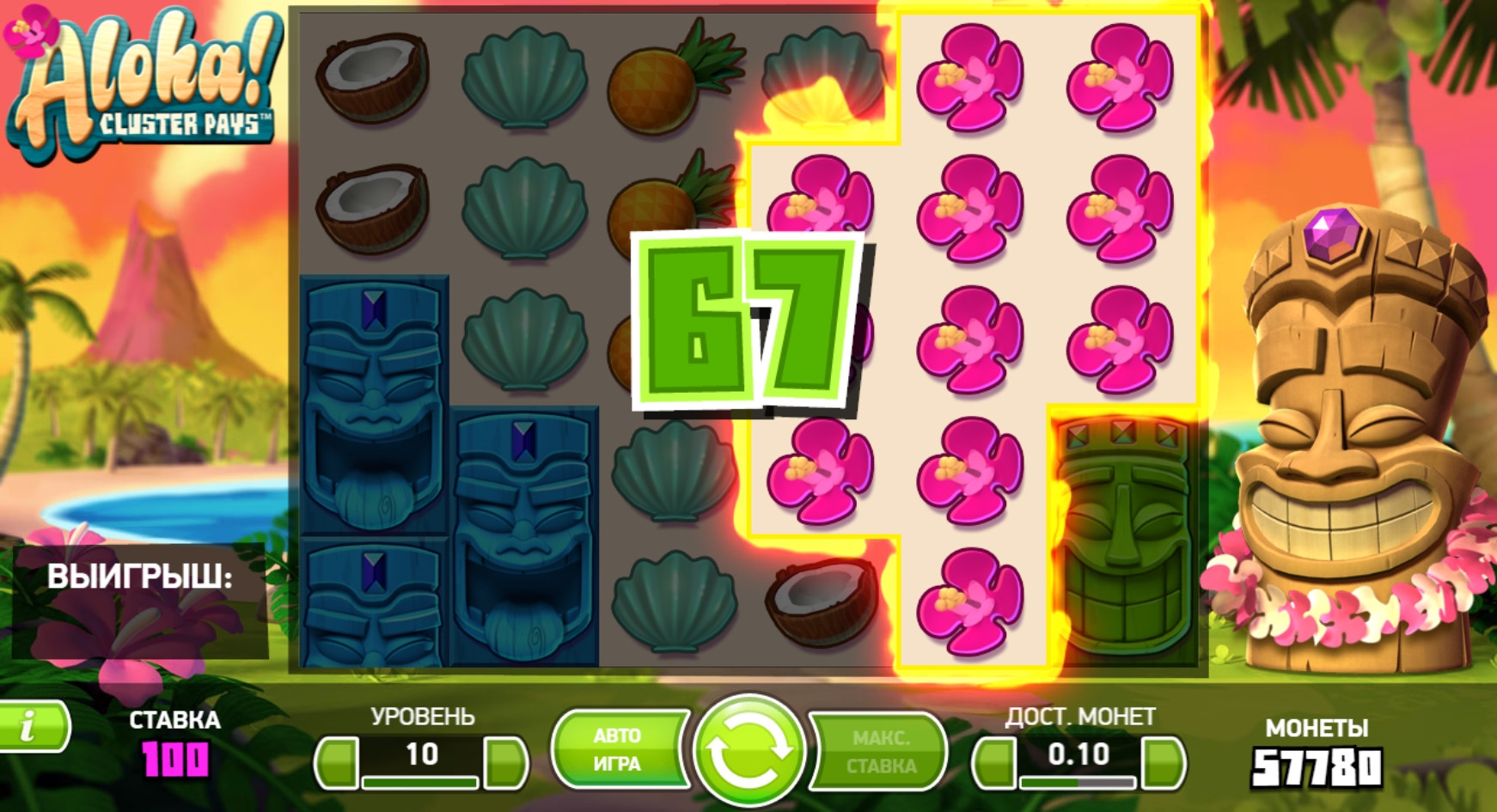Raise the coin value
This screenshot has width=1497, height=812.
coord(1163,761)
